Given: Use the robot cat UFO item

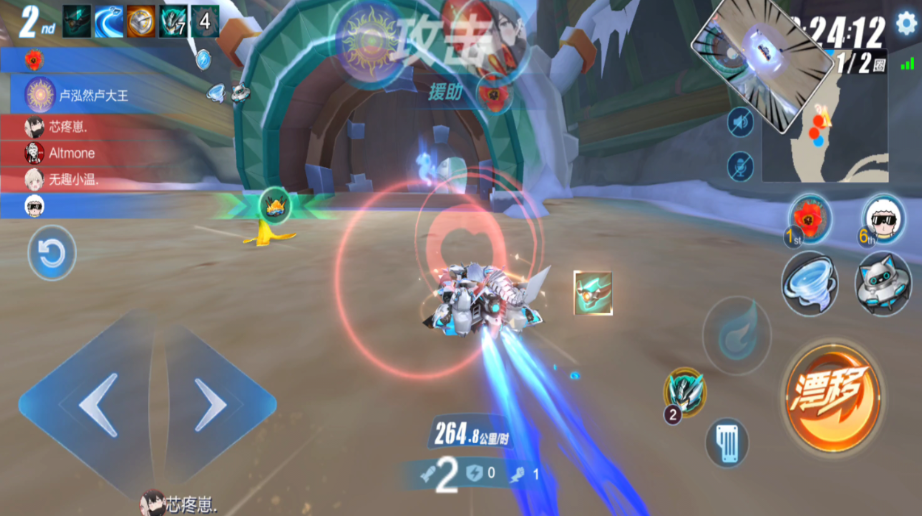Looking at the screenshot, I should point(882,283).
